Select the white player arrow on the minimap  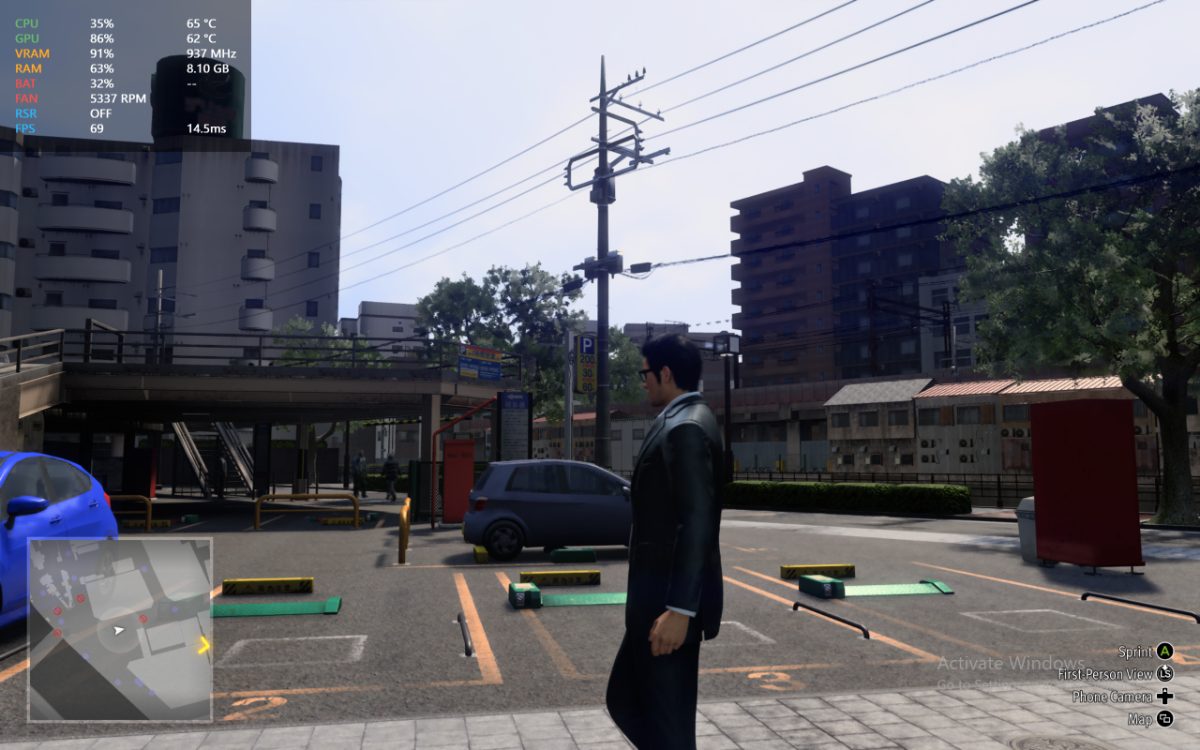pyautogui.click(x=120, y=631)
